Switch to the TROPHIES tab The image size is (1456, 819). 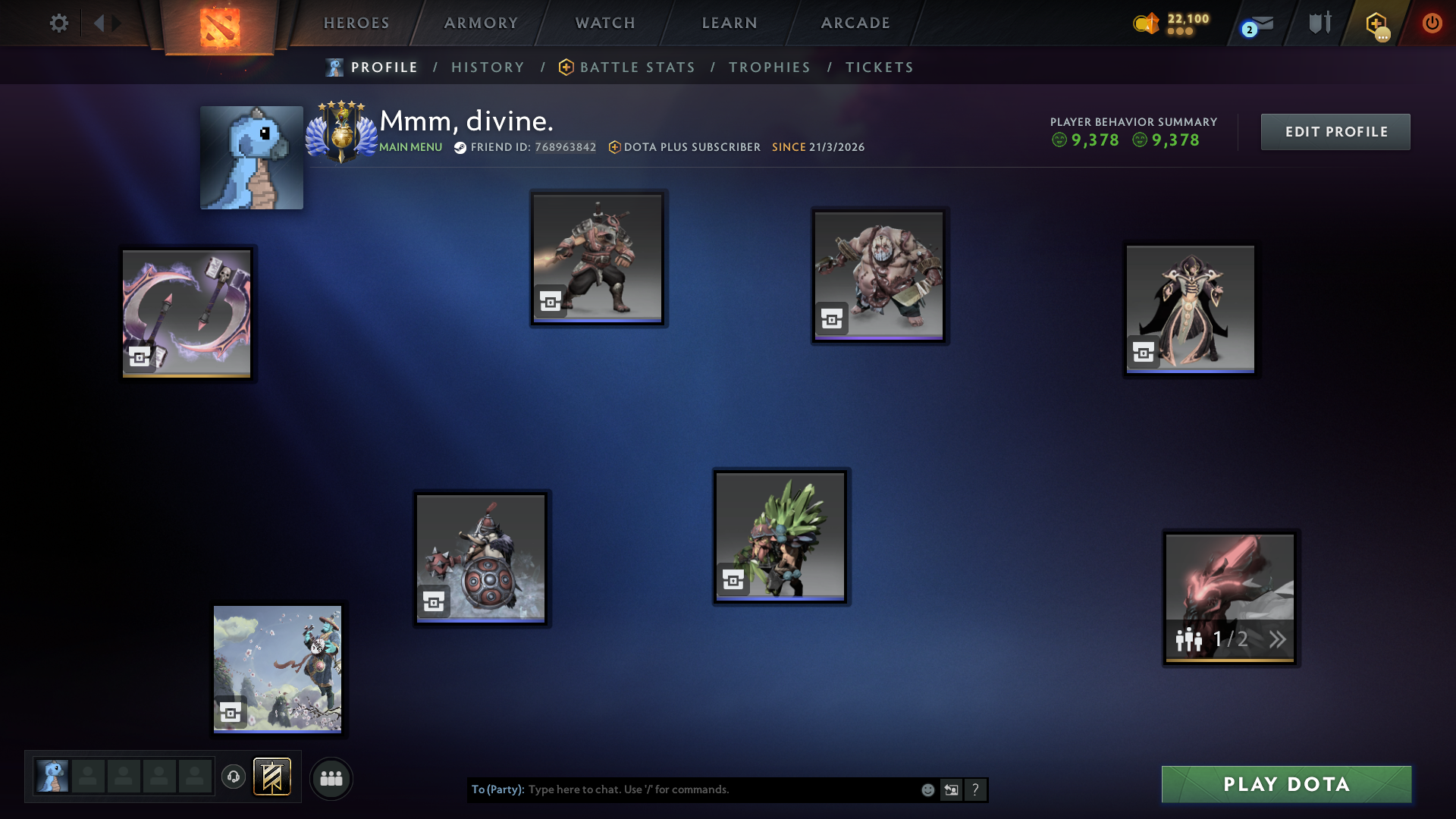769,67
